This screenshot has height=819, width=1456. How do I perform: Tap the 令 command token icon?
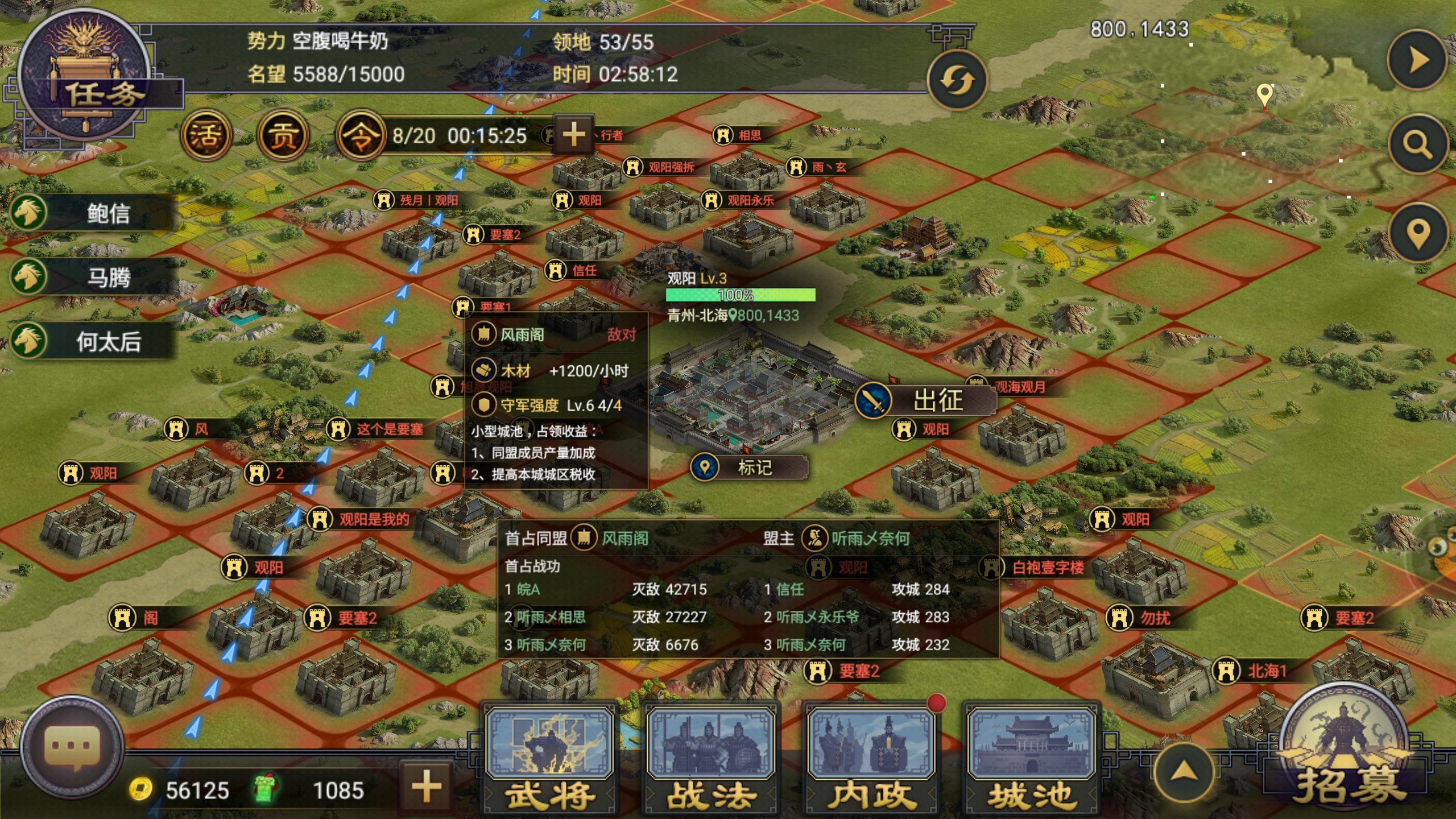click(361, 135)
